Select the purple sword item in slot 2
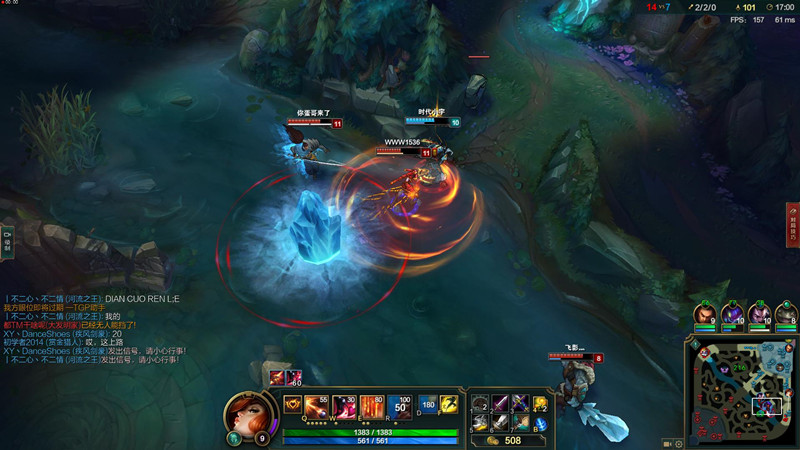Image resolution: width=800 pixels, height=450 pixels. pyautogui.click(x=500, y=403)
